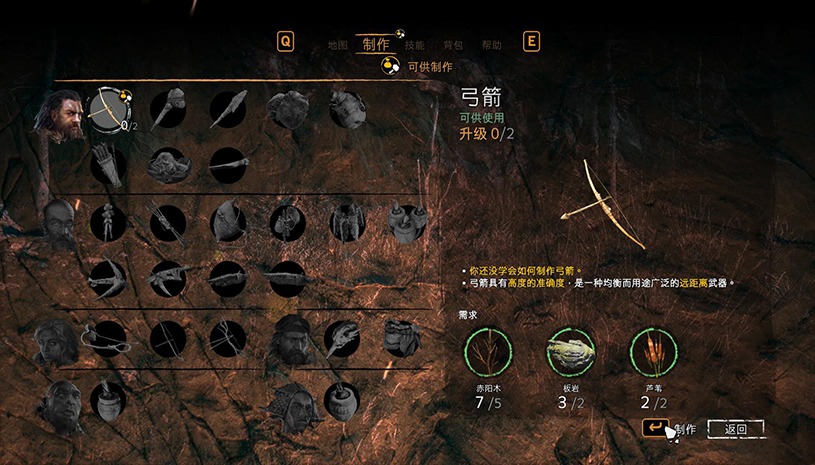Switch to the 地图 map tab
Screen dimensions: 815x465
pos(338,45)
